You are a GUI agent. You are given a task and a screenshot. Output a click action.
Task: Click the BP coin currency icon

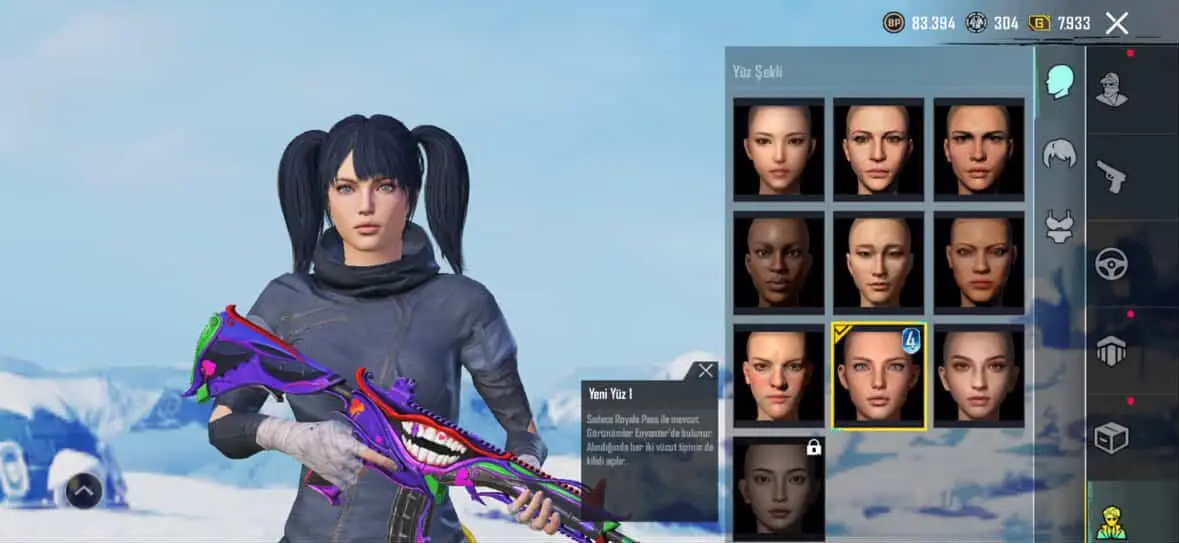point(893,23)
